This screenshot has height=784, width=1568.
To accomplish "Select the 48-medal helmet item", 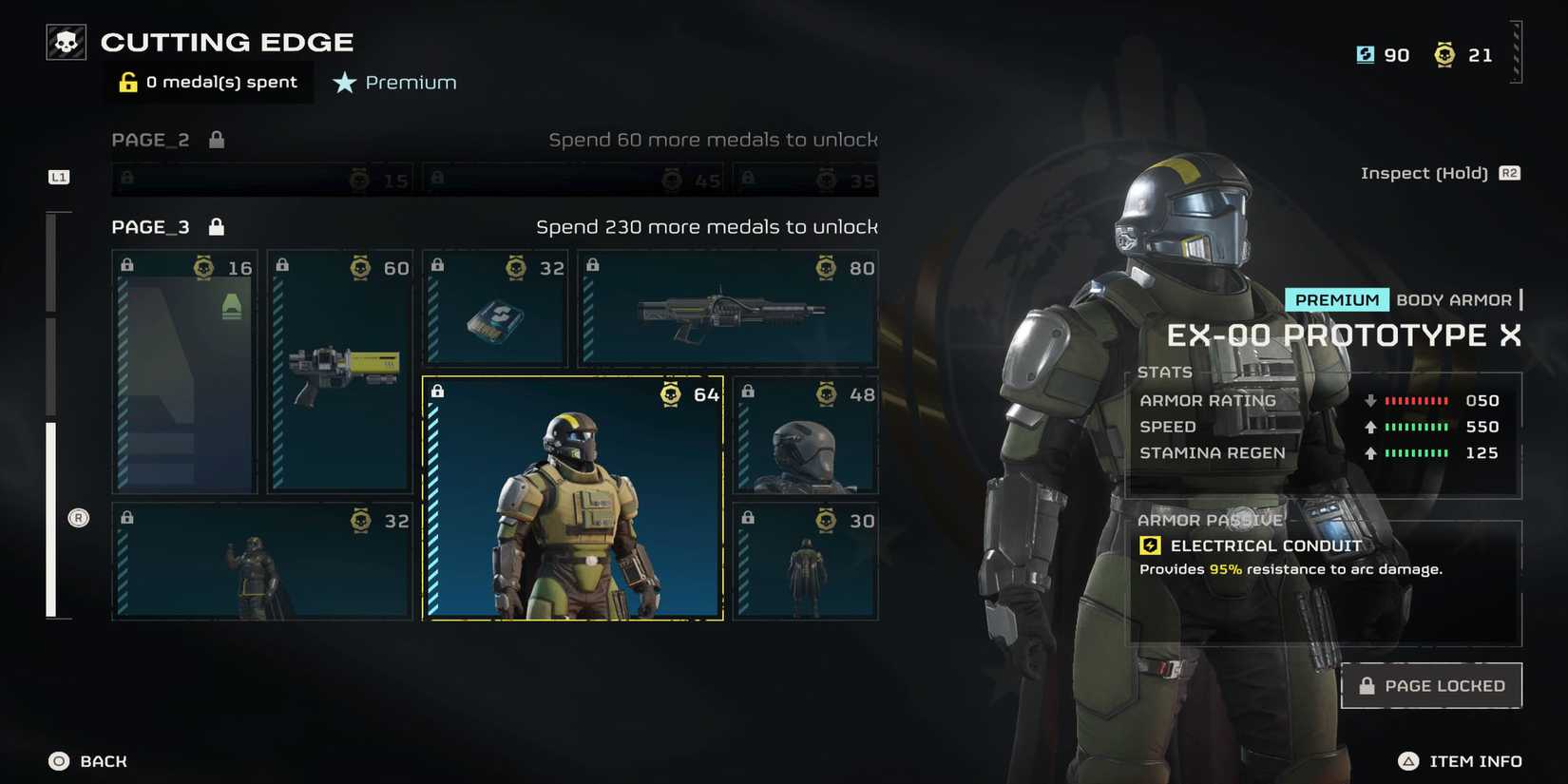I will click(x=807, y=435).
